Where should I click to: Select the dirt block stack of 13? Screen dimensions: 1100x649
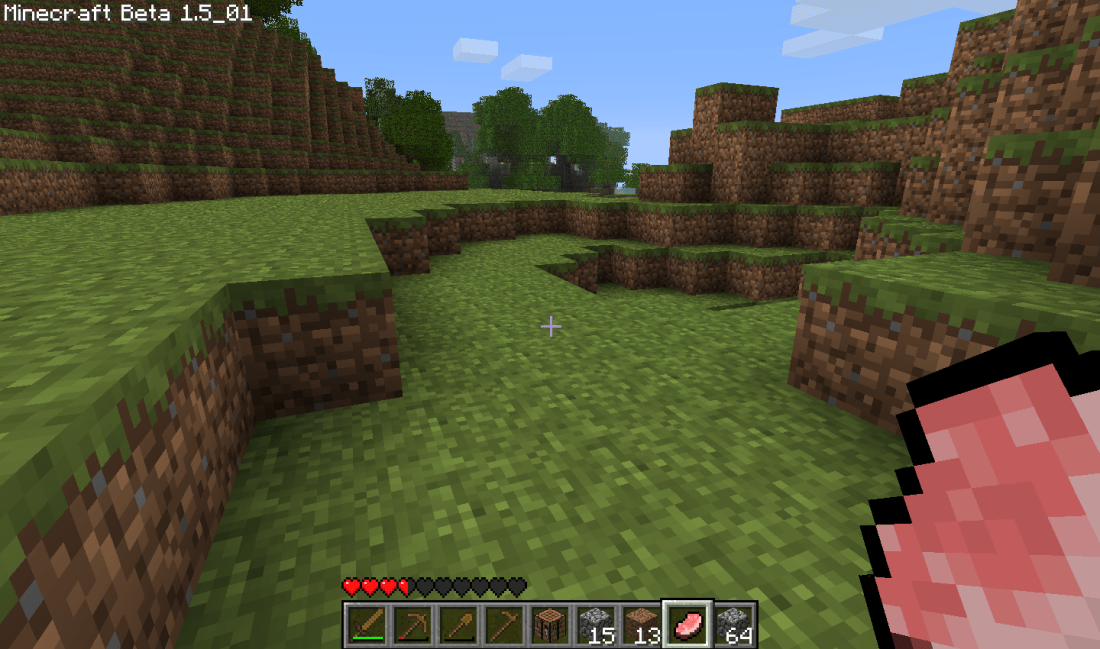pos(642,625)
